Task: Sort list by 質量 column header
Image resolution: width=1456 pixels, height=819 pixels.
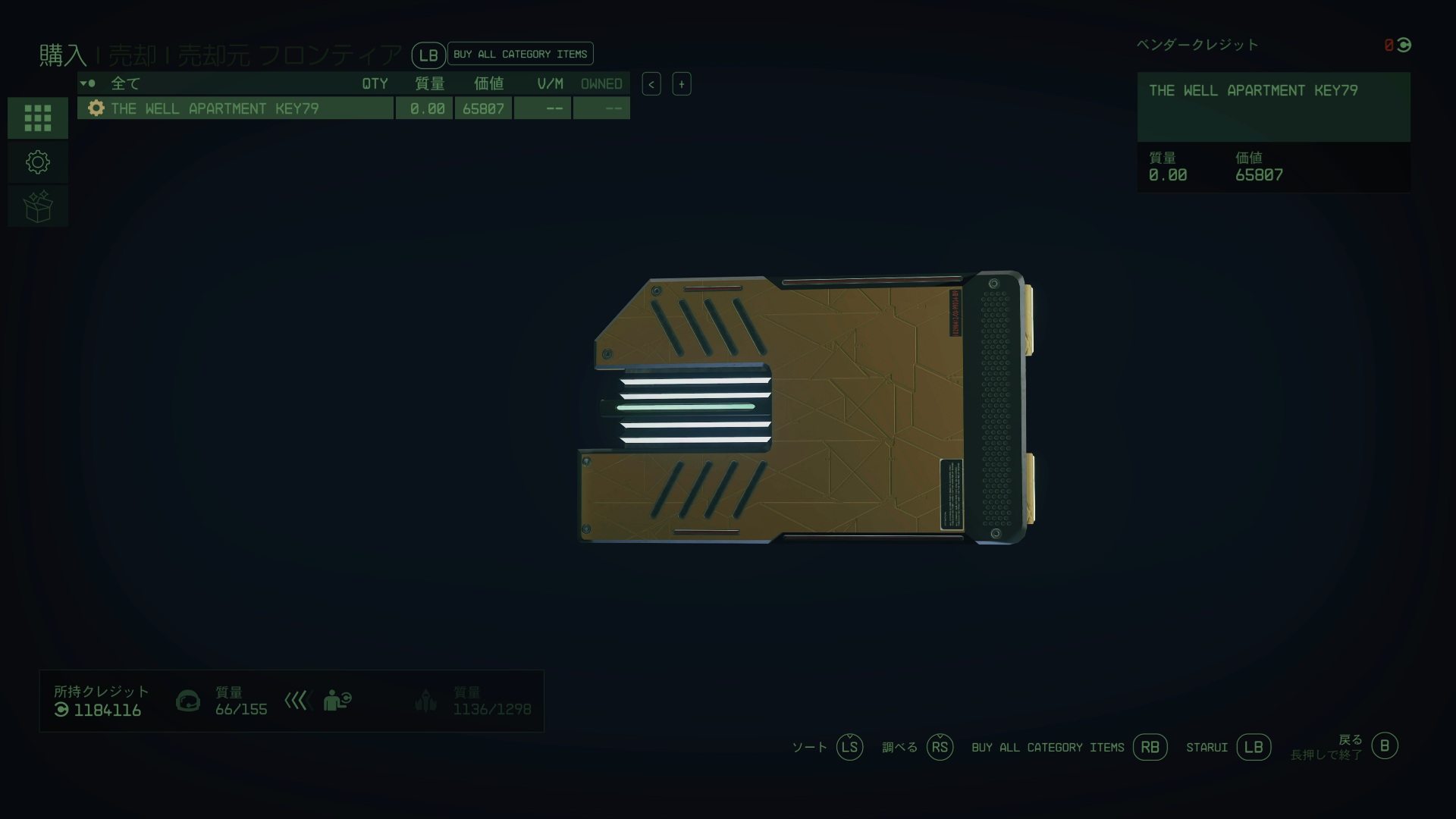Action: [429, 83]
